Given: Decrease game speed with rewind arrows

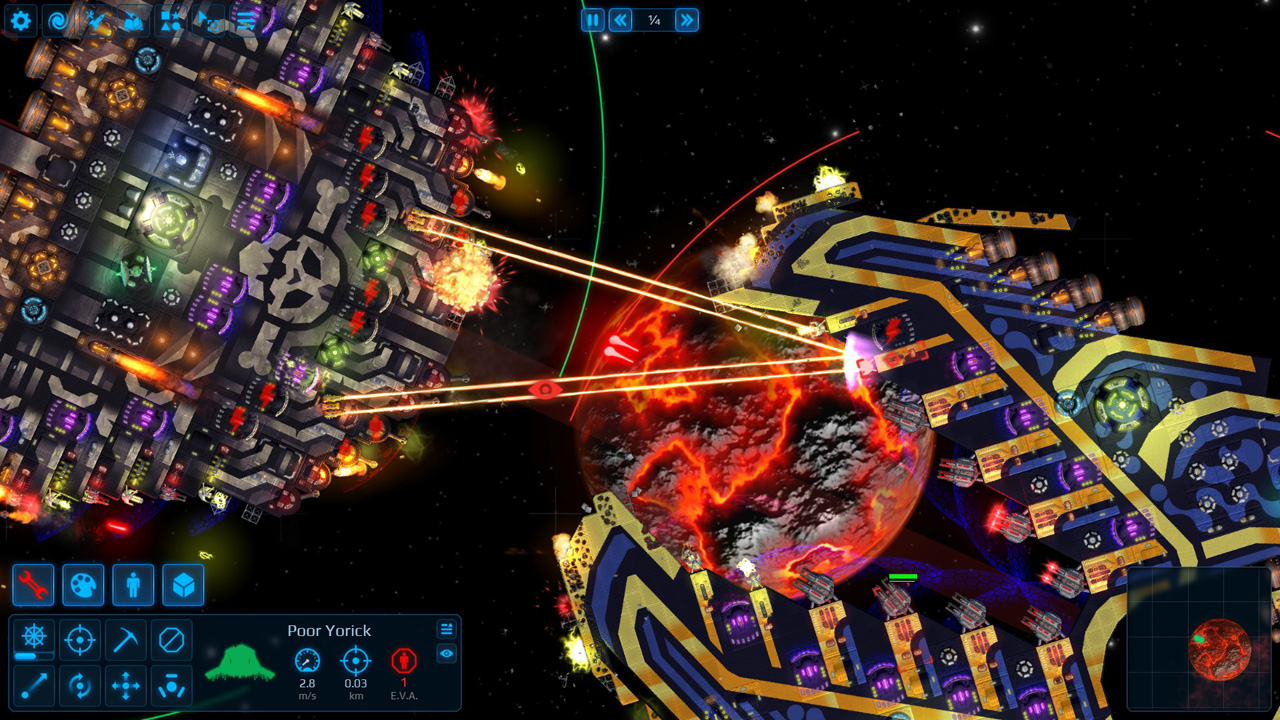Looking at the screenshot, I should pyautogui.click(x=621, y=20).
